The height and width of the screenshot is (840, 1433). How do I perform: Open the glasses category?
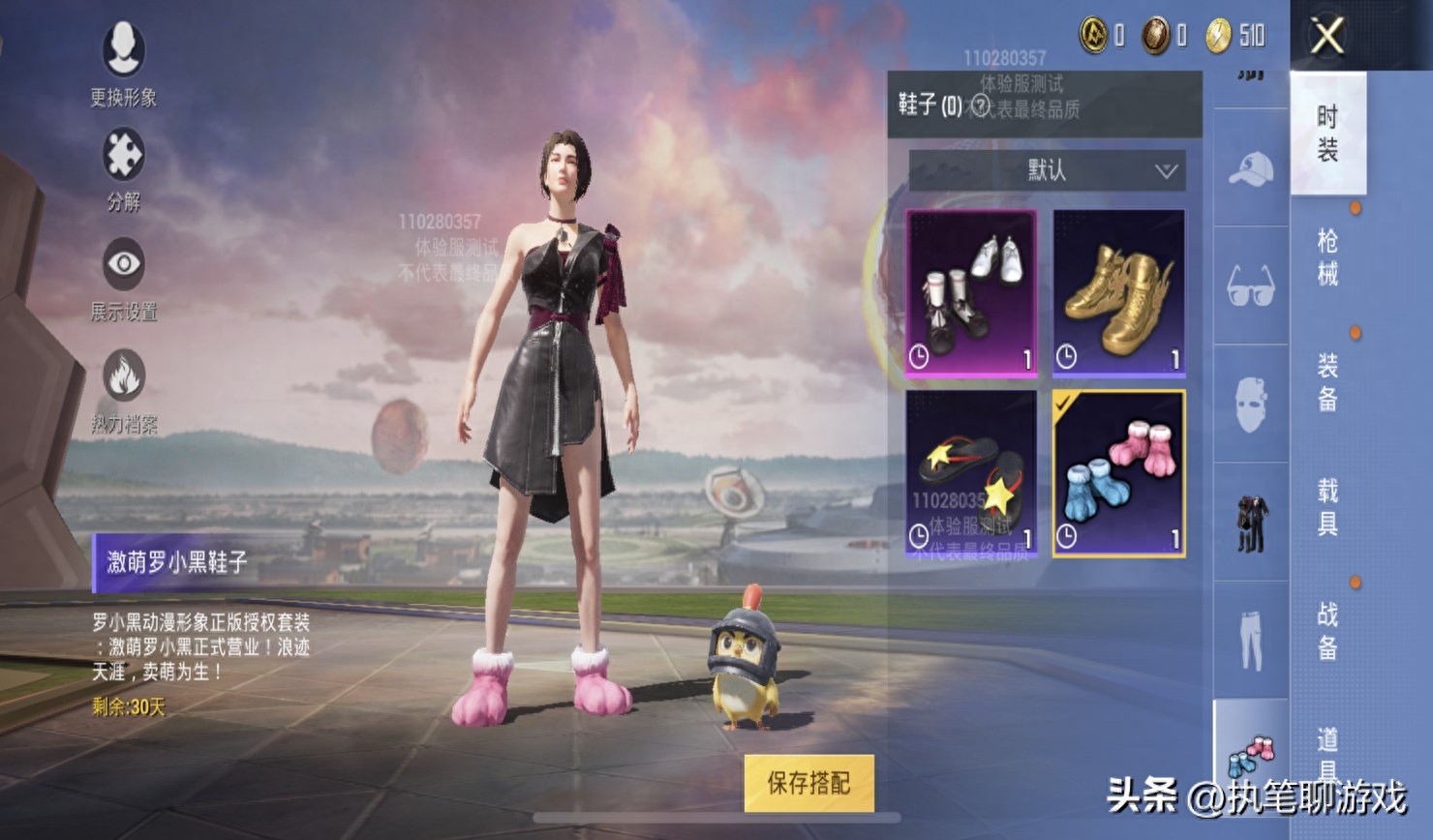click(x=1250, y=285)
